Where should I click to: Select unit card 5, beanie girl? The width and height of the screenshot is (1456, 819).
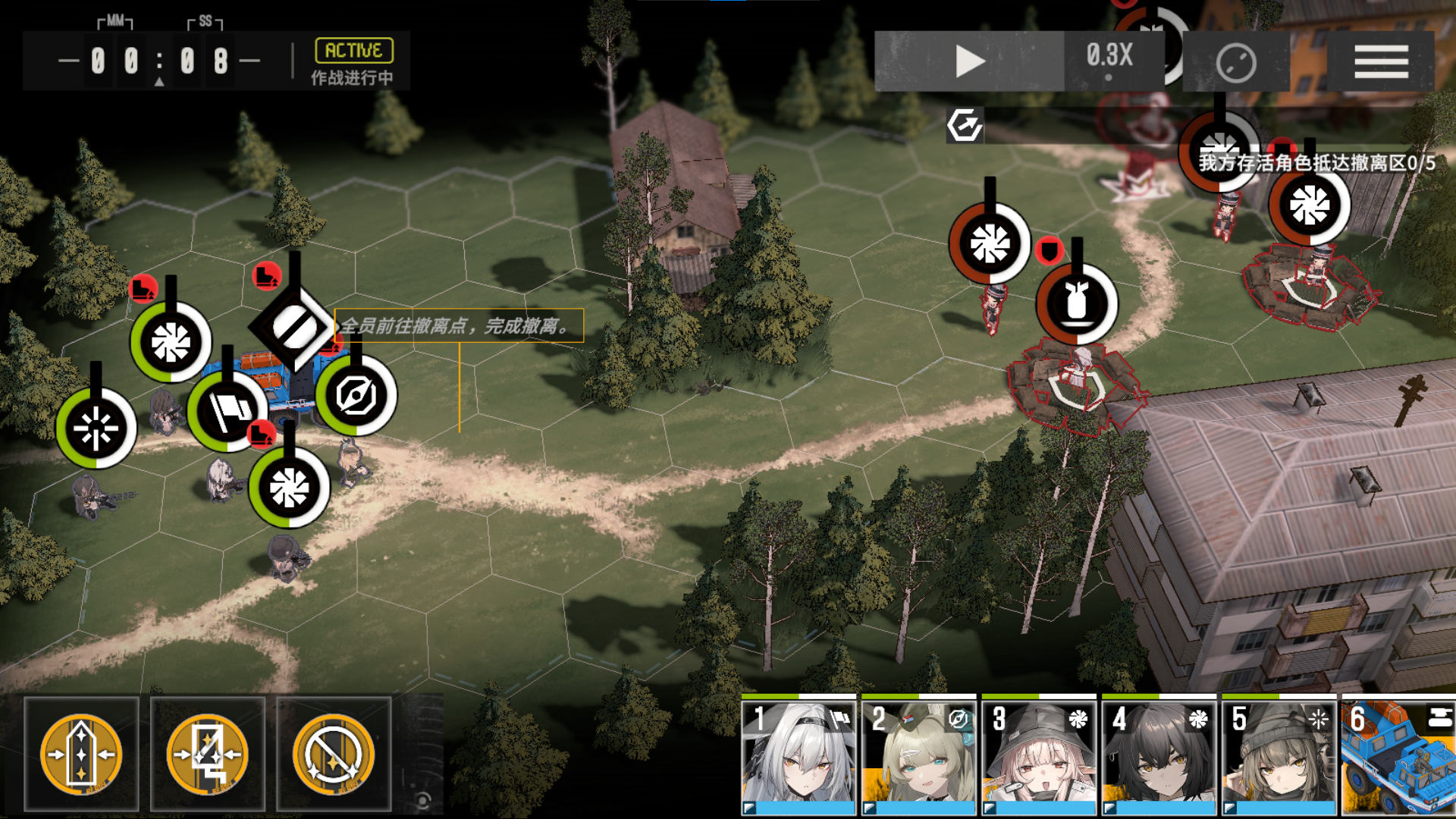point(1279,755)
